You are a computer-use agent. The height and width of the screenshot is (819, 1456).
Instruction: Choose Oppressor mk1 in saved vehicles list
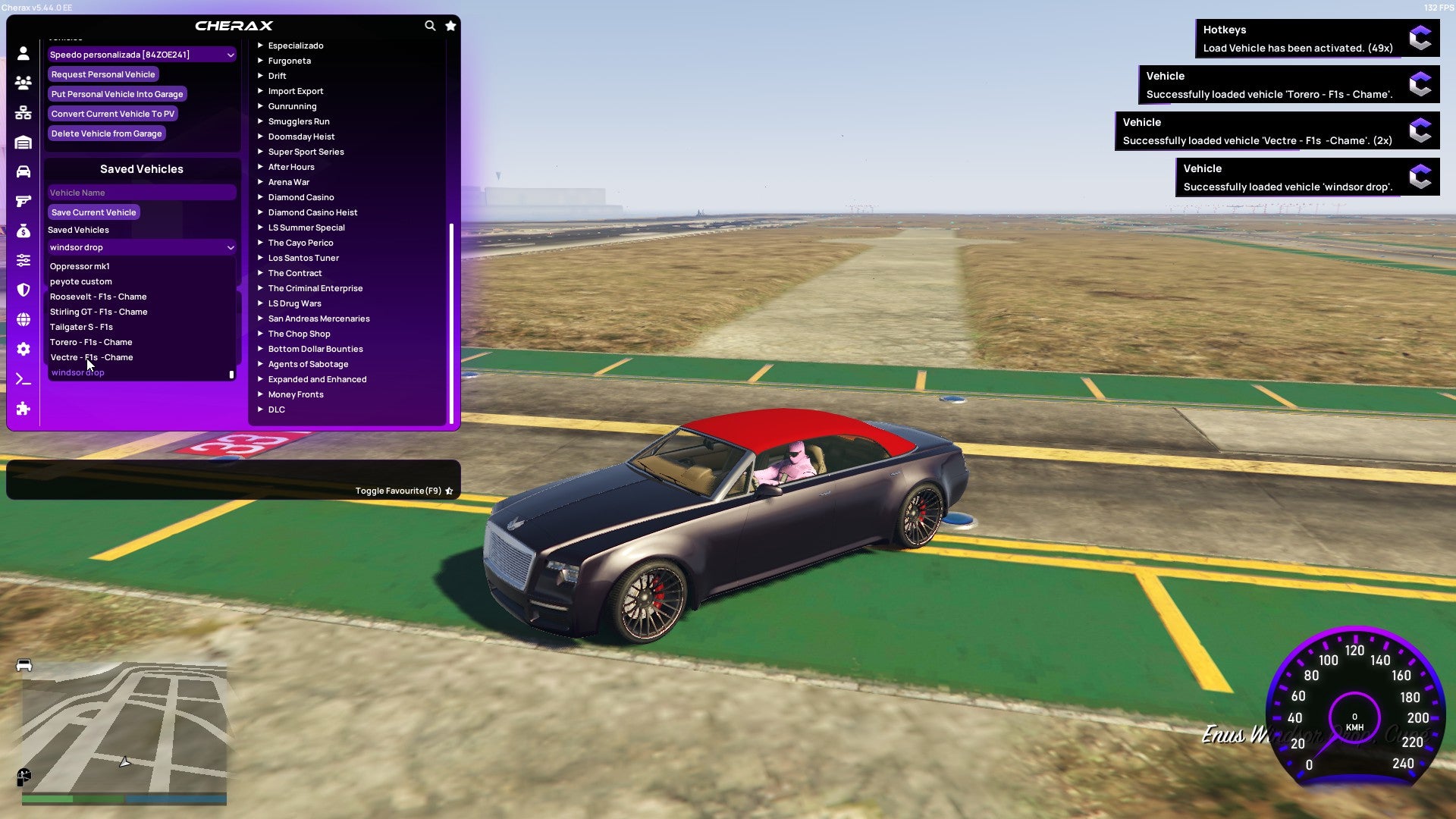79,266
